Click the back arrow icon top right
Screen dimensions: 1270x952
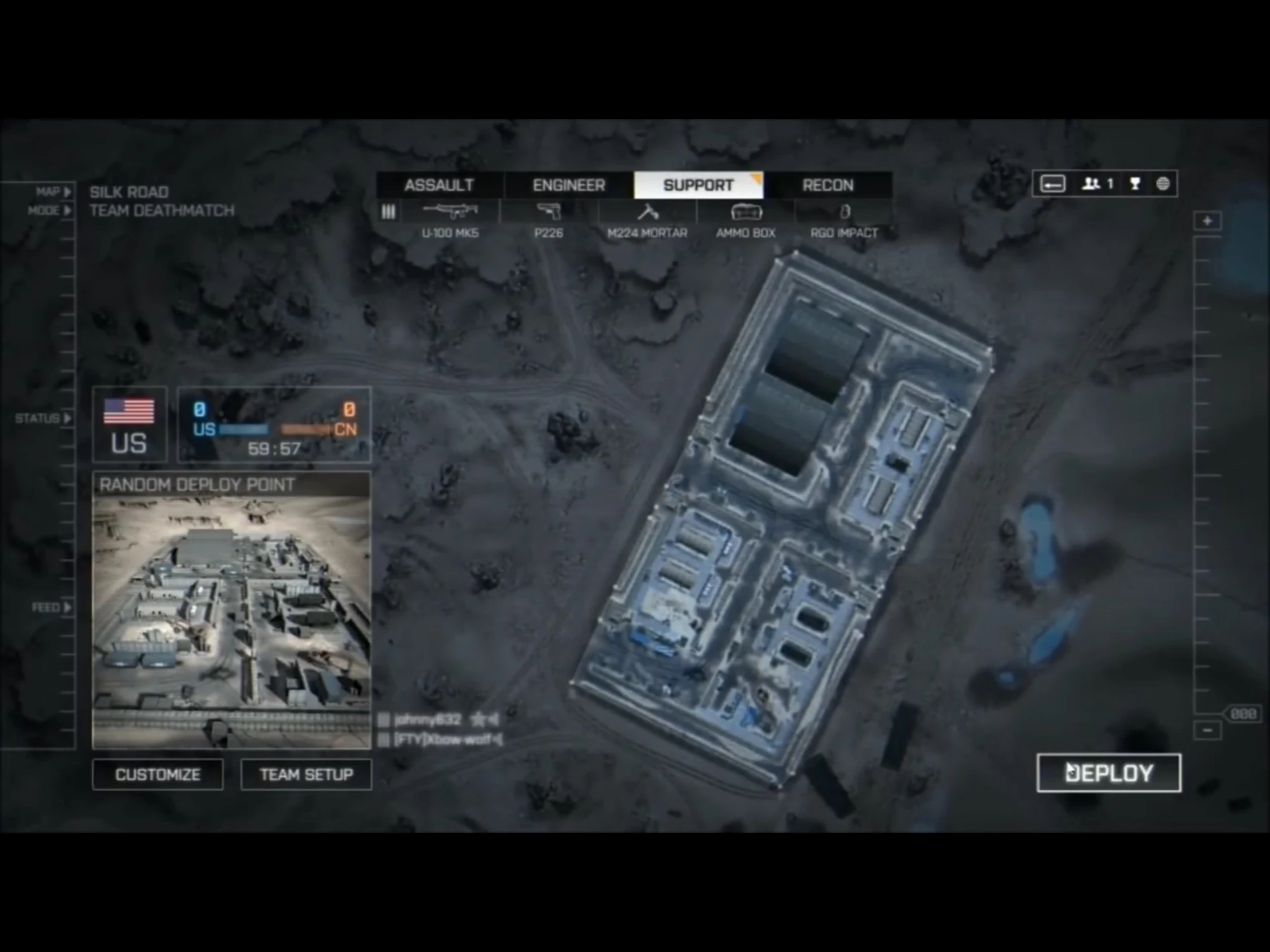(x=1052, y=184)
